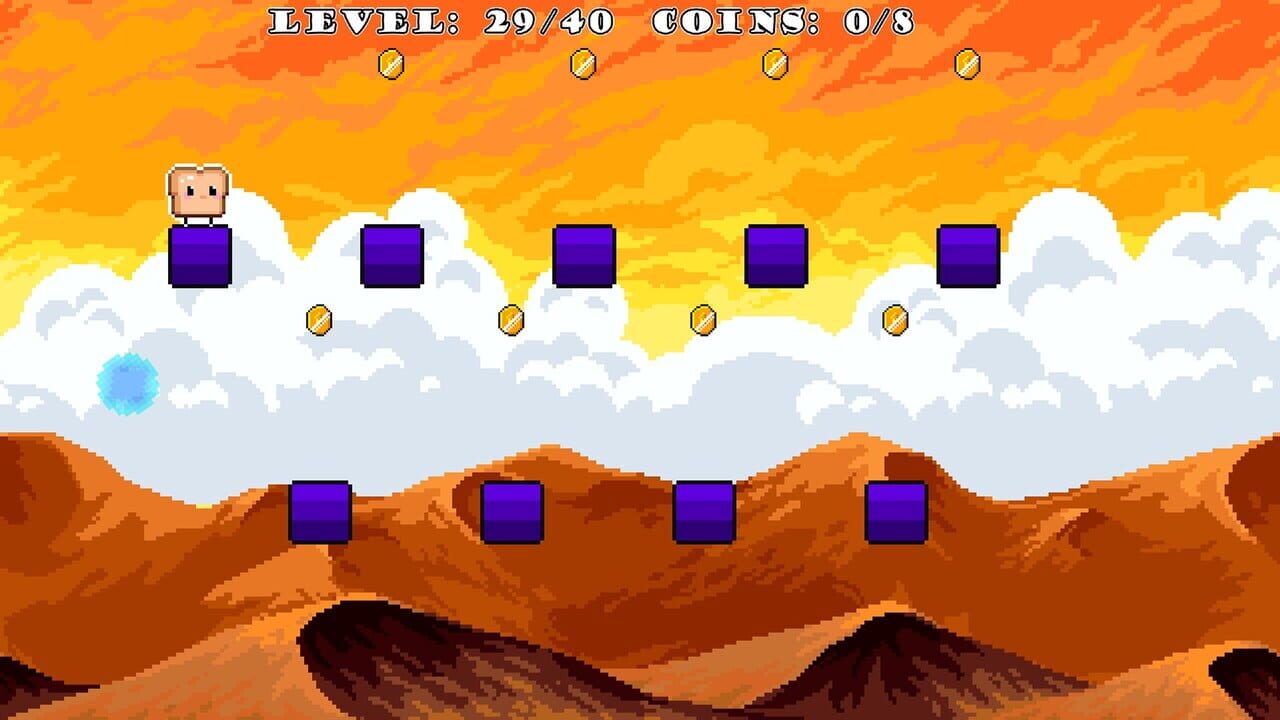Click the bread character on the leftmost block
This screenshot has height=720, width=1280.
198,190
